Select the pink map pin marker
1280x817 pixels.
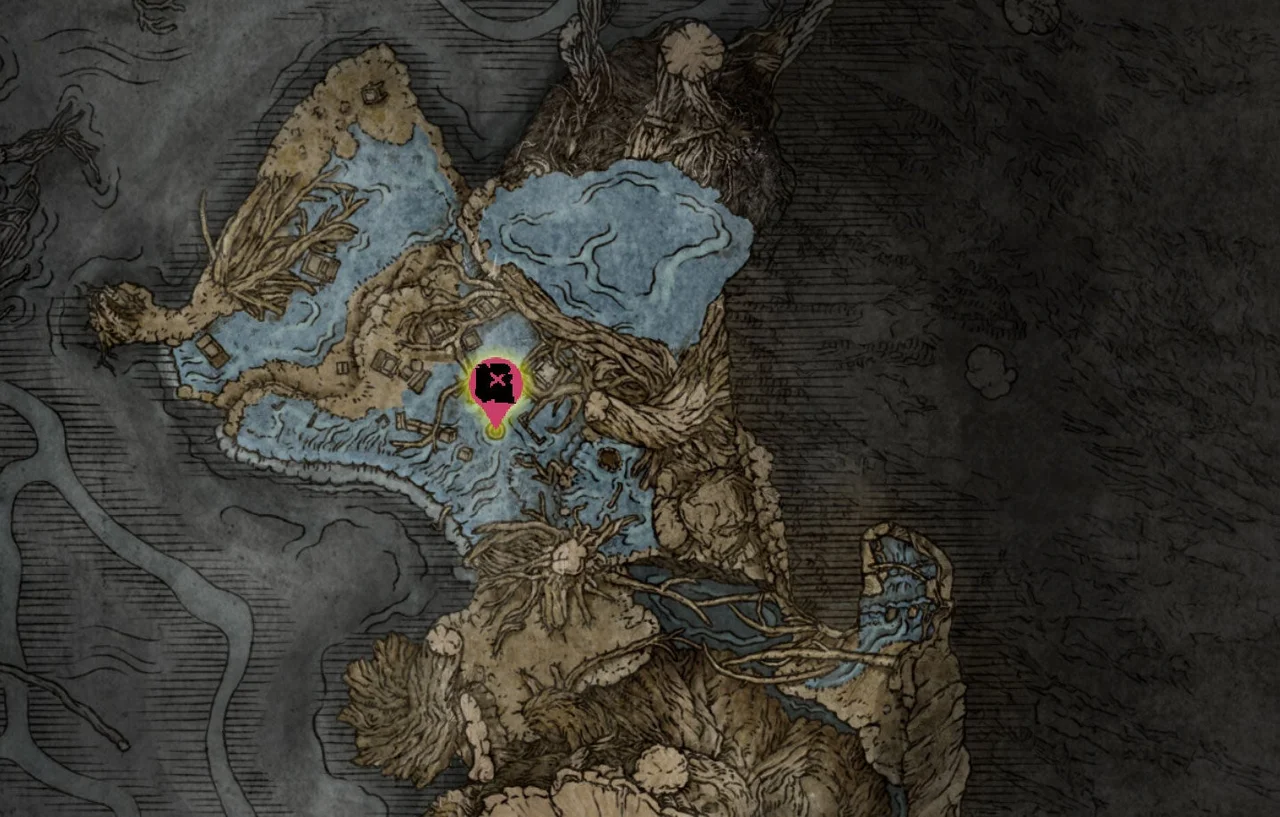click(497, 380)
